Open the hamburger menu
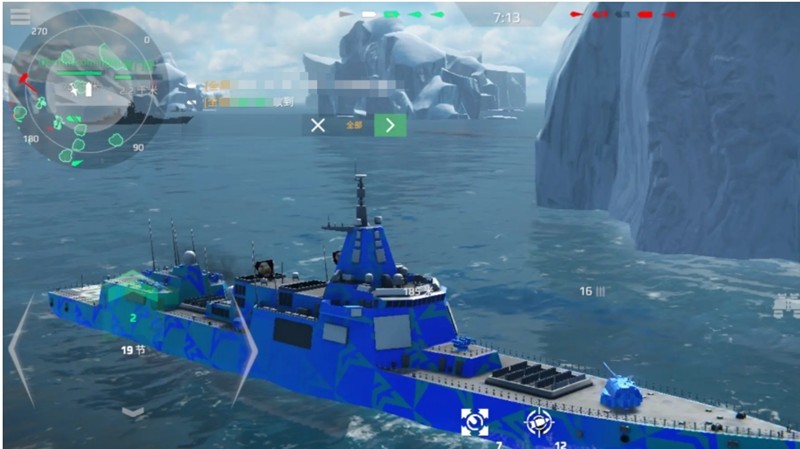Viewport: 800px width, 449px height. pyautogui.click(x=19, y=16)
